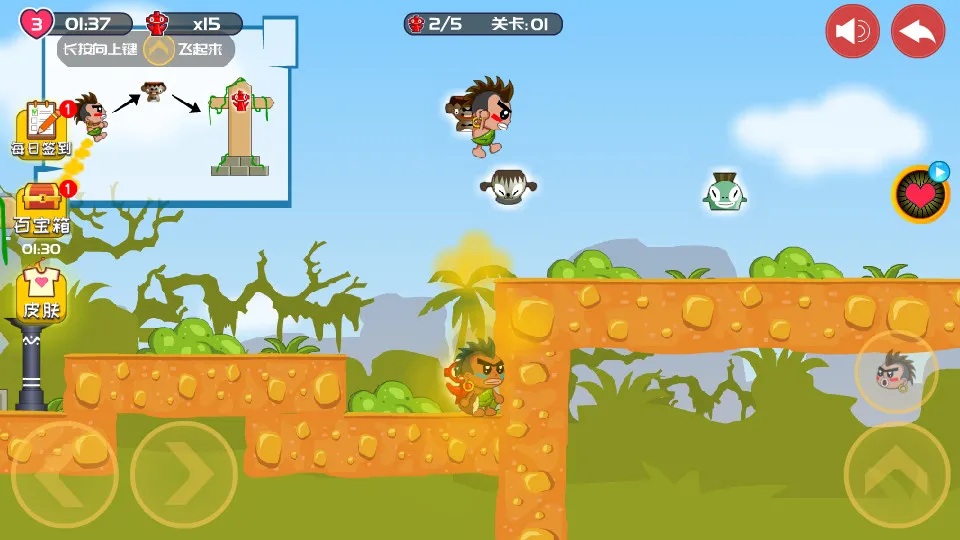Open the treasure chest (百宝箱)
Viewport: 960px width, 540px height.
42,208
